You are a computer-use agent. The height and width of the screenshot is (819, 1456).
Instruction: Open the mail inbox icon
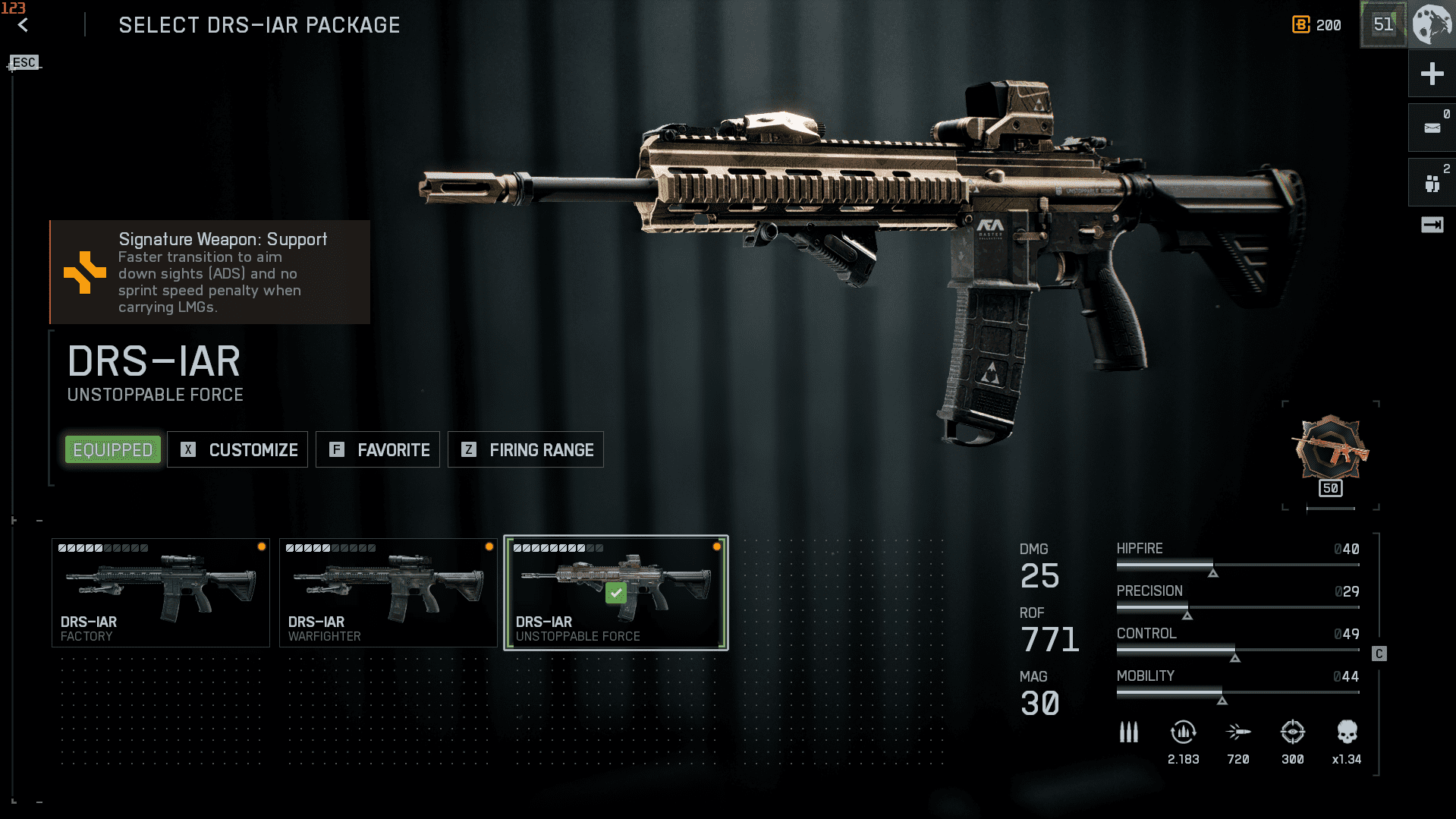[1432, 128]
